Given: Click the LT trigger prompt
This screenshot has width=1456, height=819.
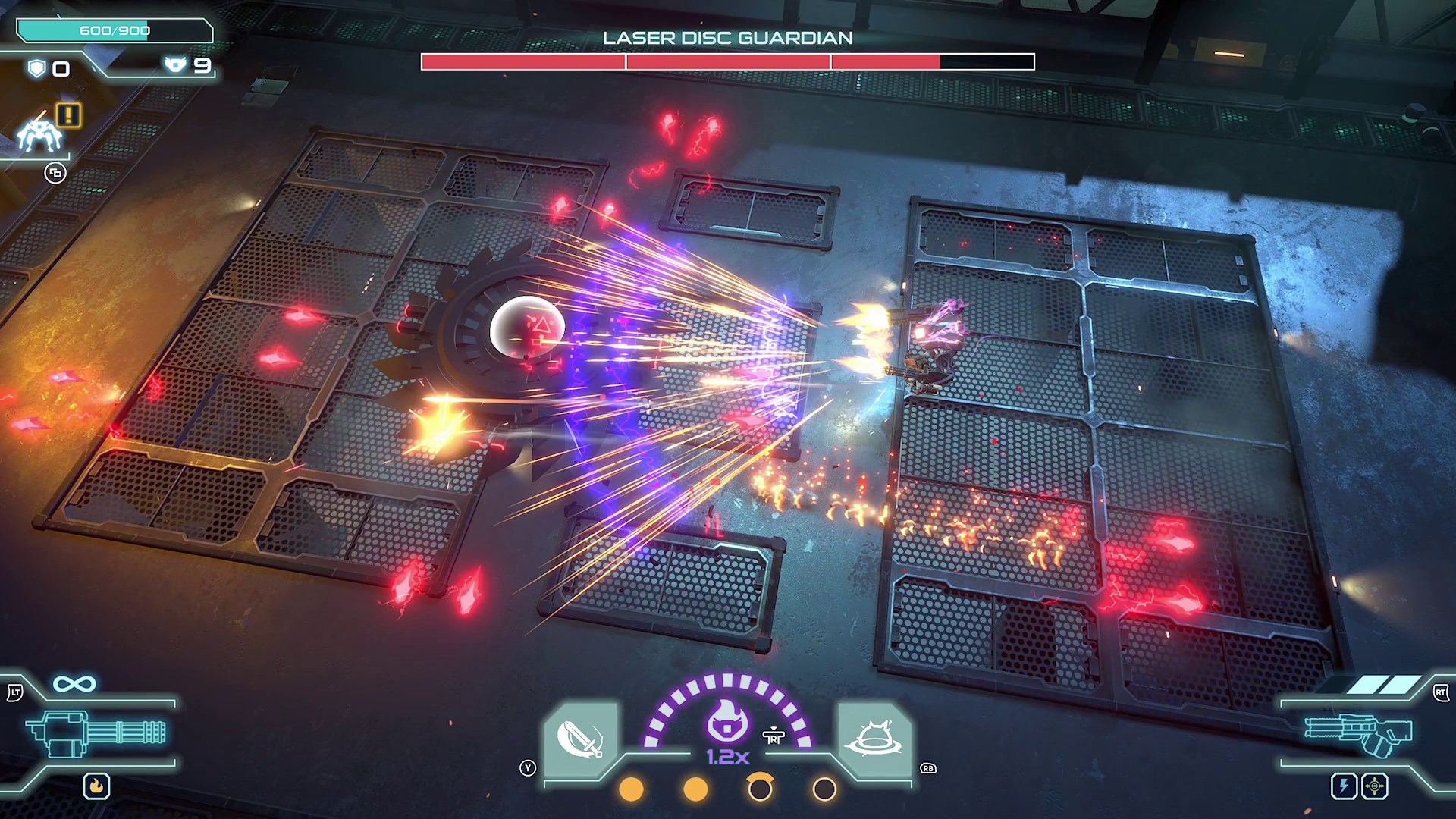Looking at the screenshot, I should [15, 692].
